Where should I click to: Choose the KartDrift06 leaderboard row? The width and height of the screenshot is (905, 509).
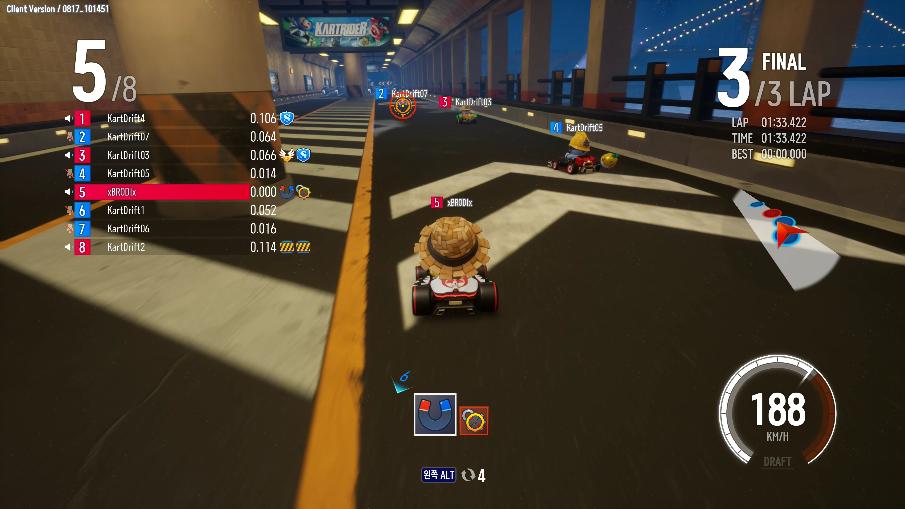160,229
